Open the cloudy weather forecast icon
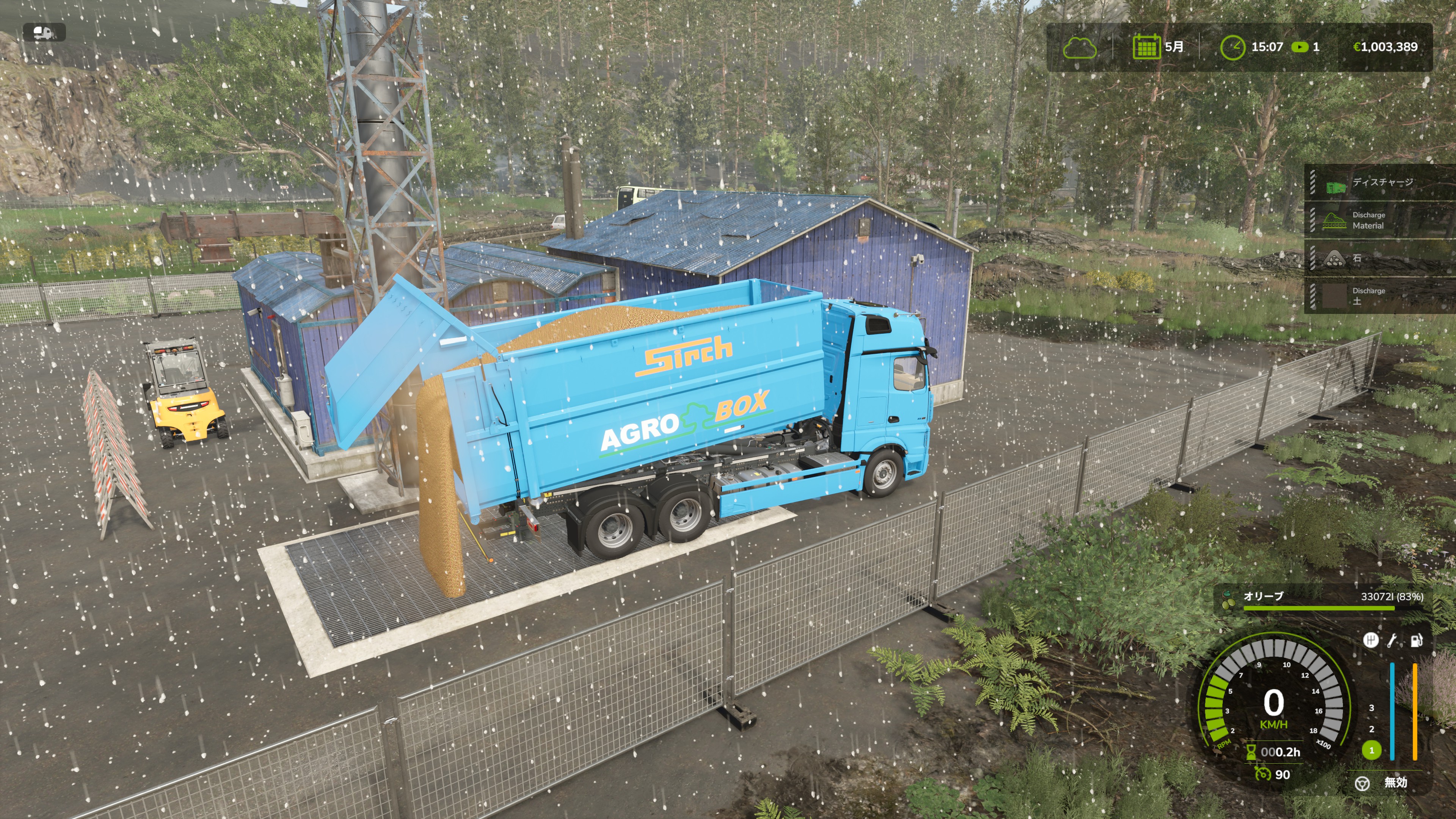 [x=1079, y=47]
